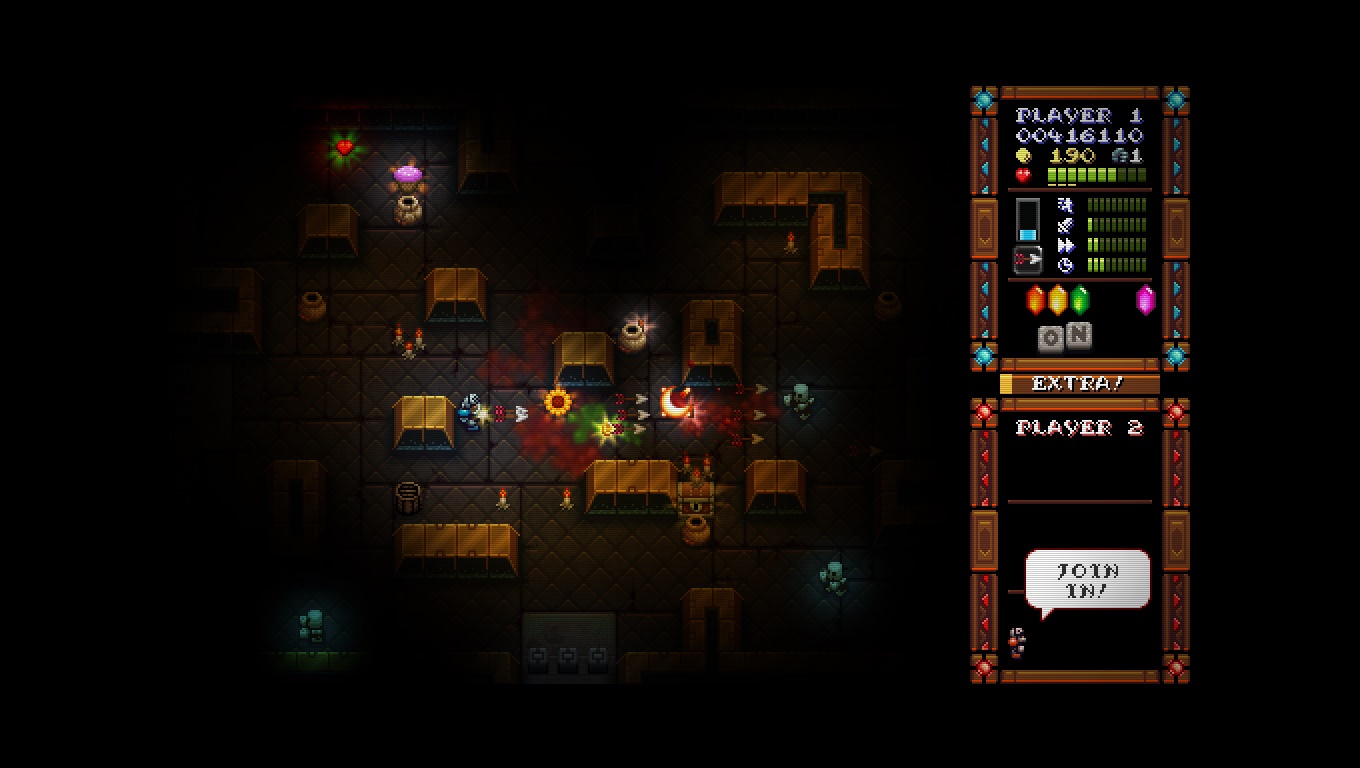Image resolution: width=1360 pixels, height=768 pixels.
Task: Select the sword power icon
Action: tap(1065, 225)
